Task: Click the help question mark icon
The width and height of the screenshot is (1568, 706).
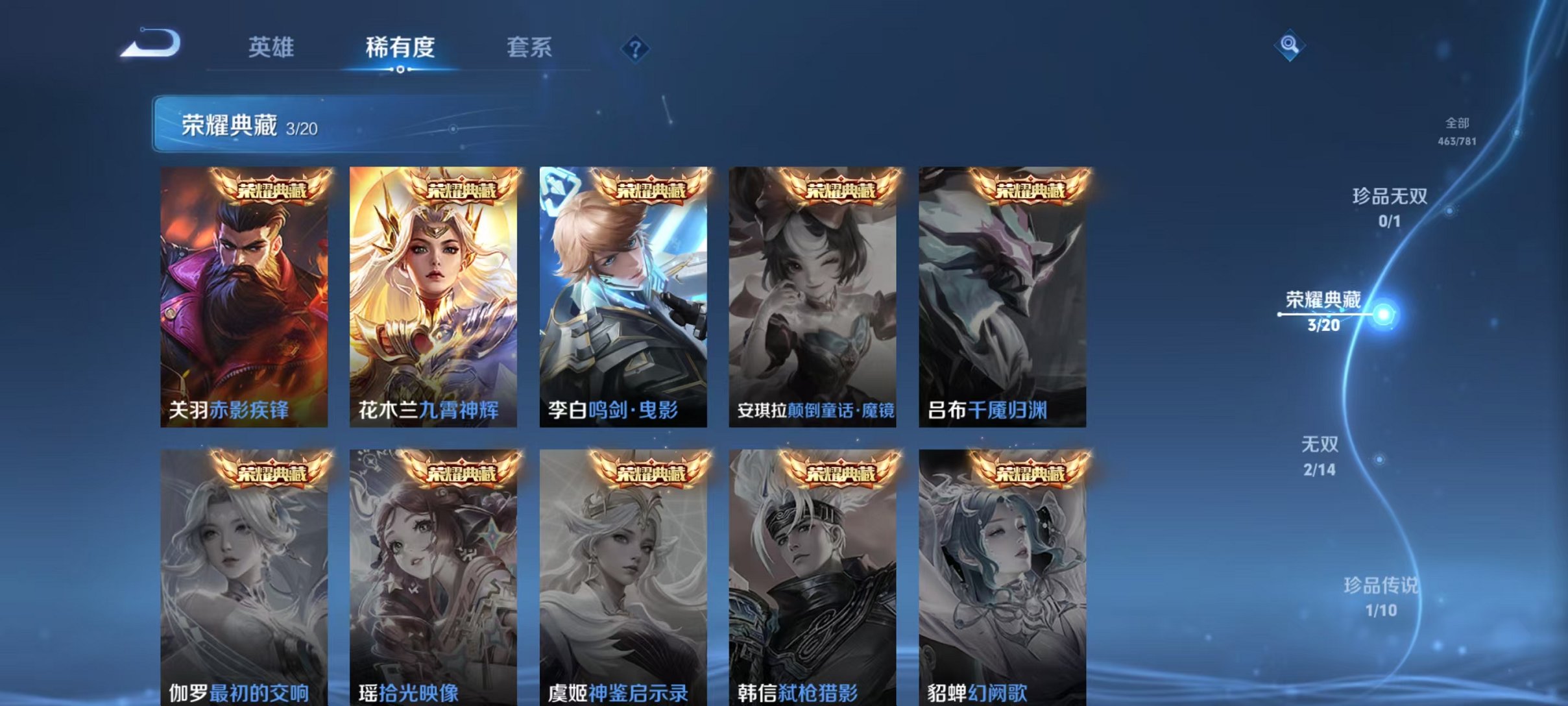Action: pyautogui.click(x=636, y=50)
